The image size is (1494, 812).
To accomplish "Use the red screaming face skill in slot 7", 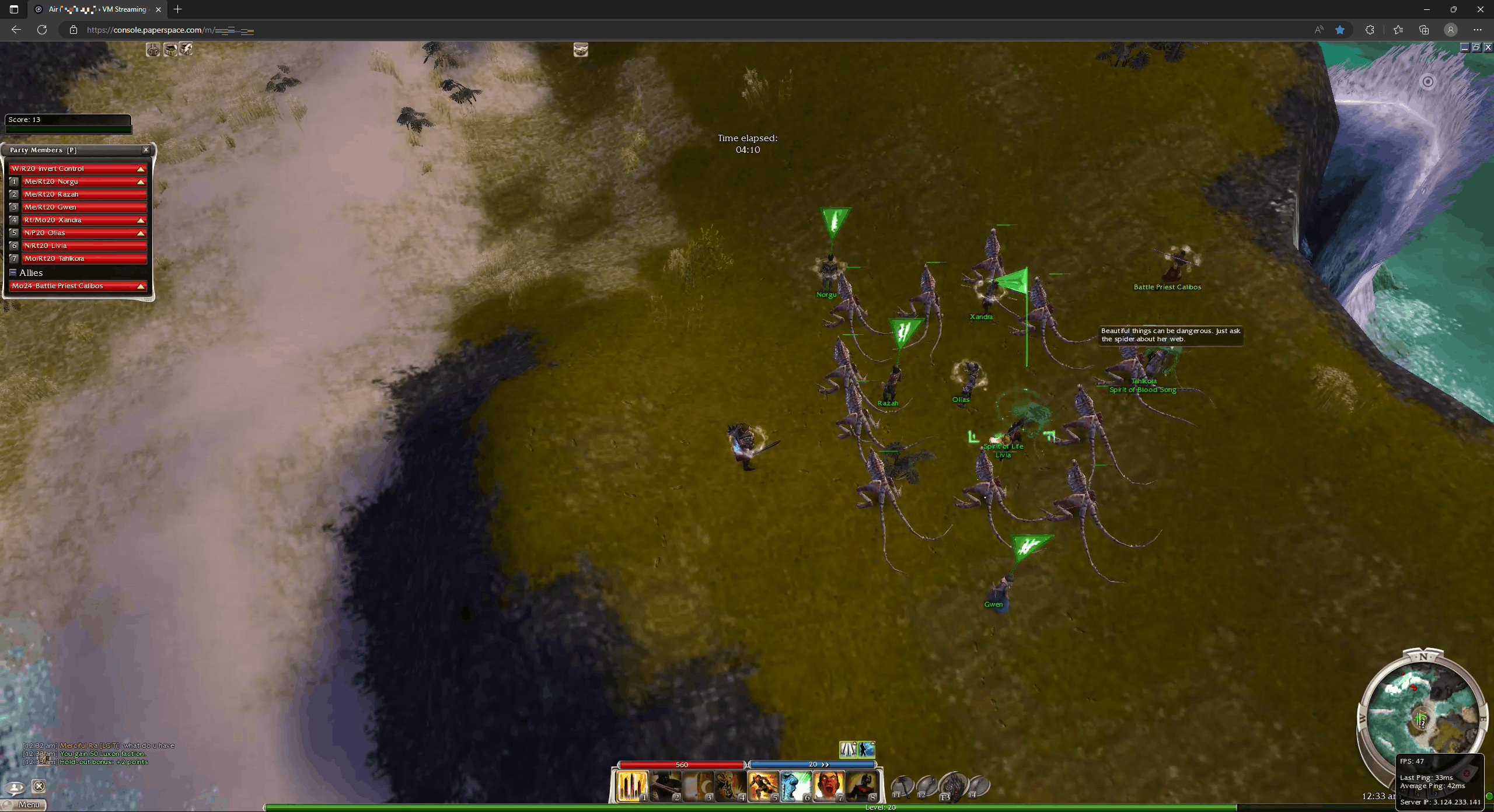I will click(x=828, y=786).
